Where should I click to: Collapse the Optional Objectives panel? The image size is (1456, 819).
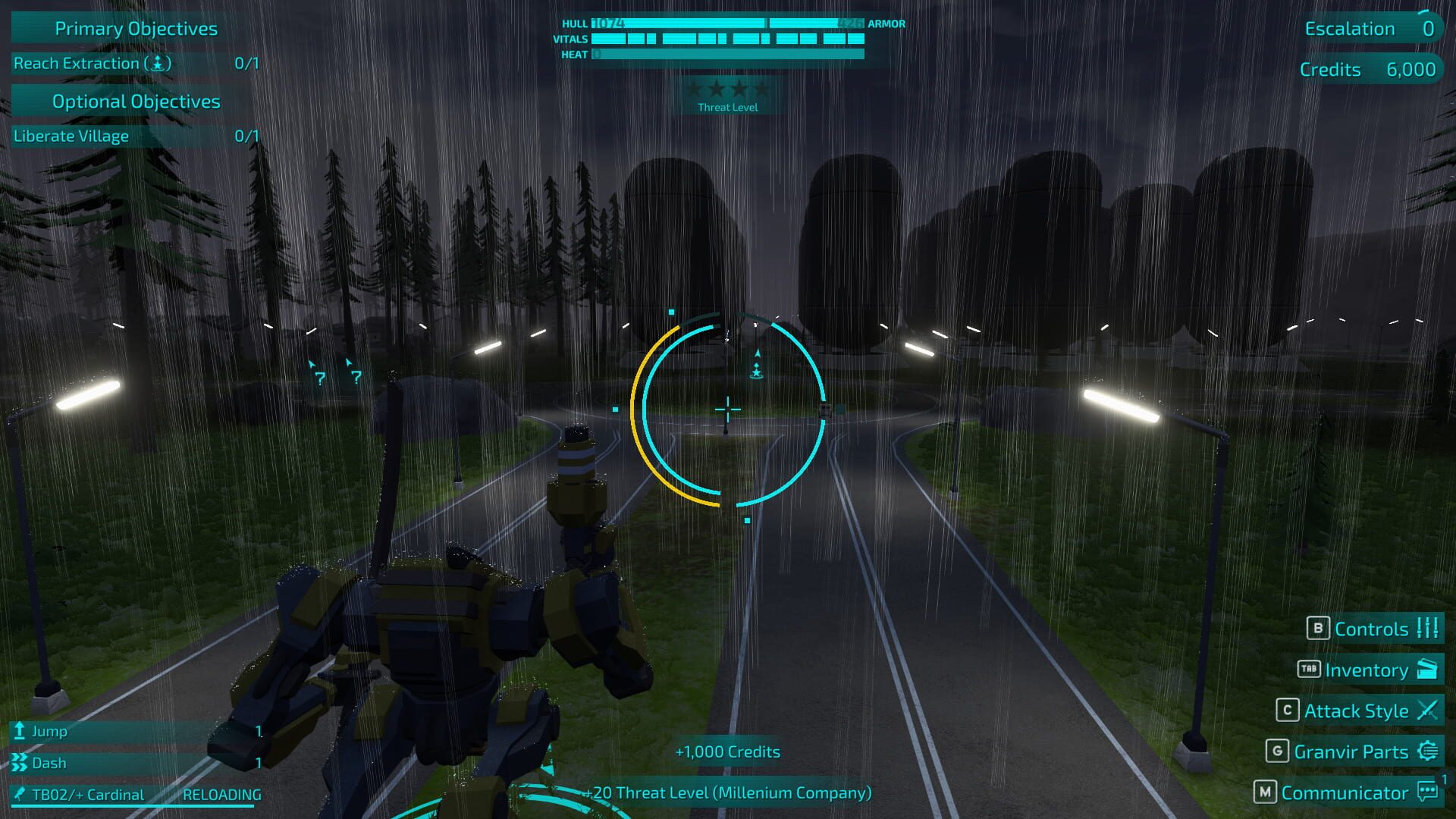click(x=135, y=101)
